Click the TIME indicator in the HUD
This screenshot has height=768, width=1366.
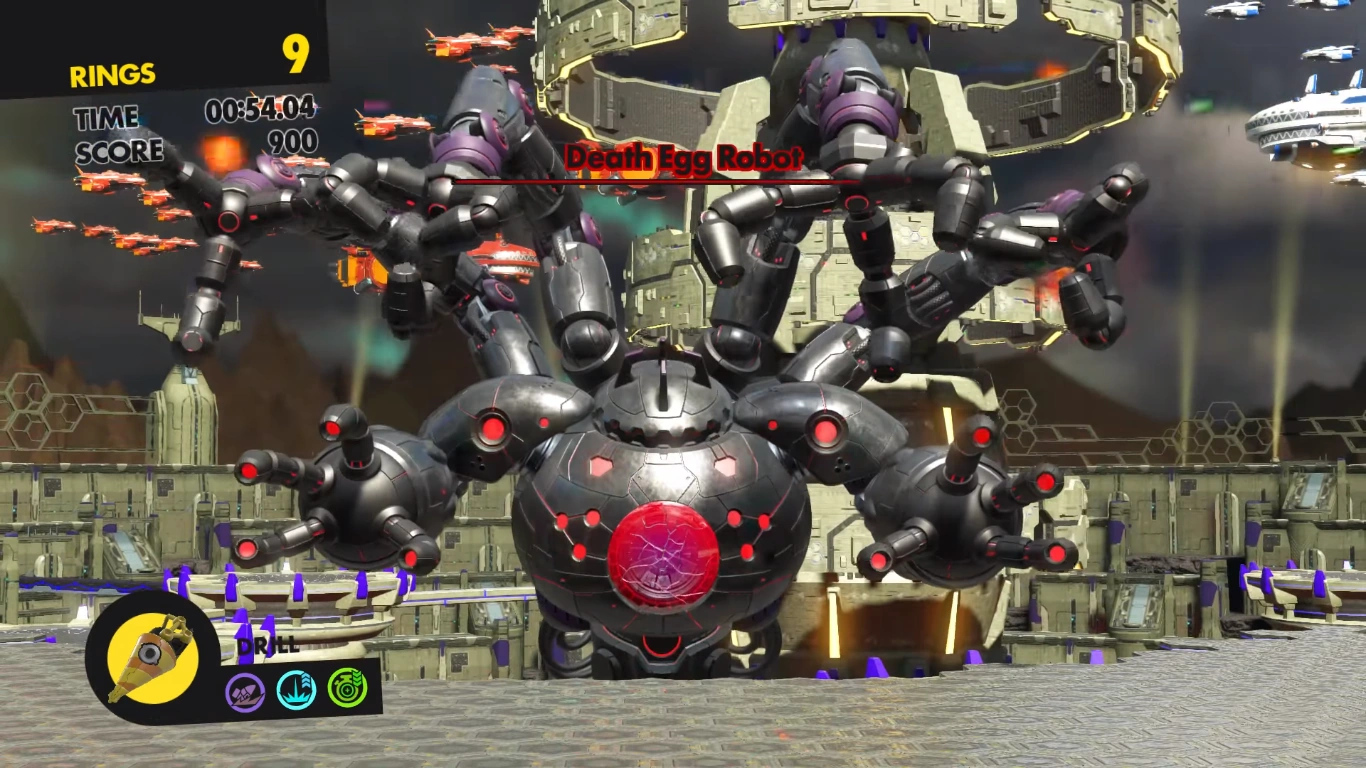[x=104, y=118]
